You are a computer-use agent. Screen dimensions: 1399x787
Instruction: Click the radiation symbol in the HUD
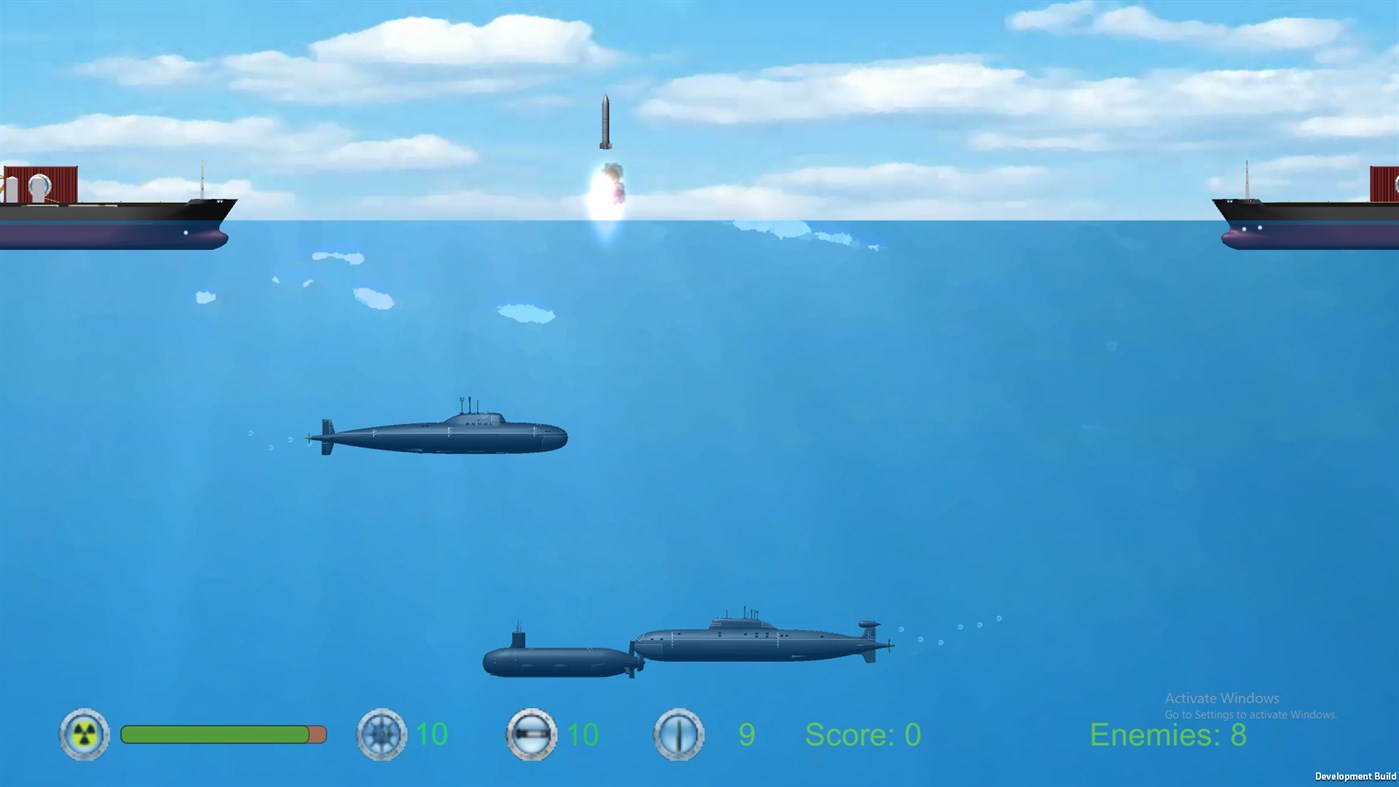point(84,734)
